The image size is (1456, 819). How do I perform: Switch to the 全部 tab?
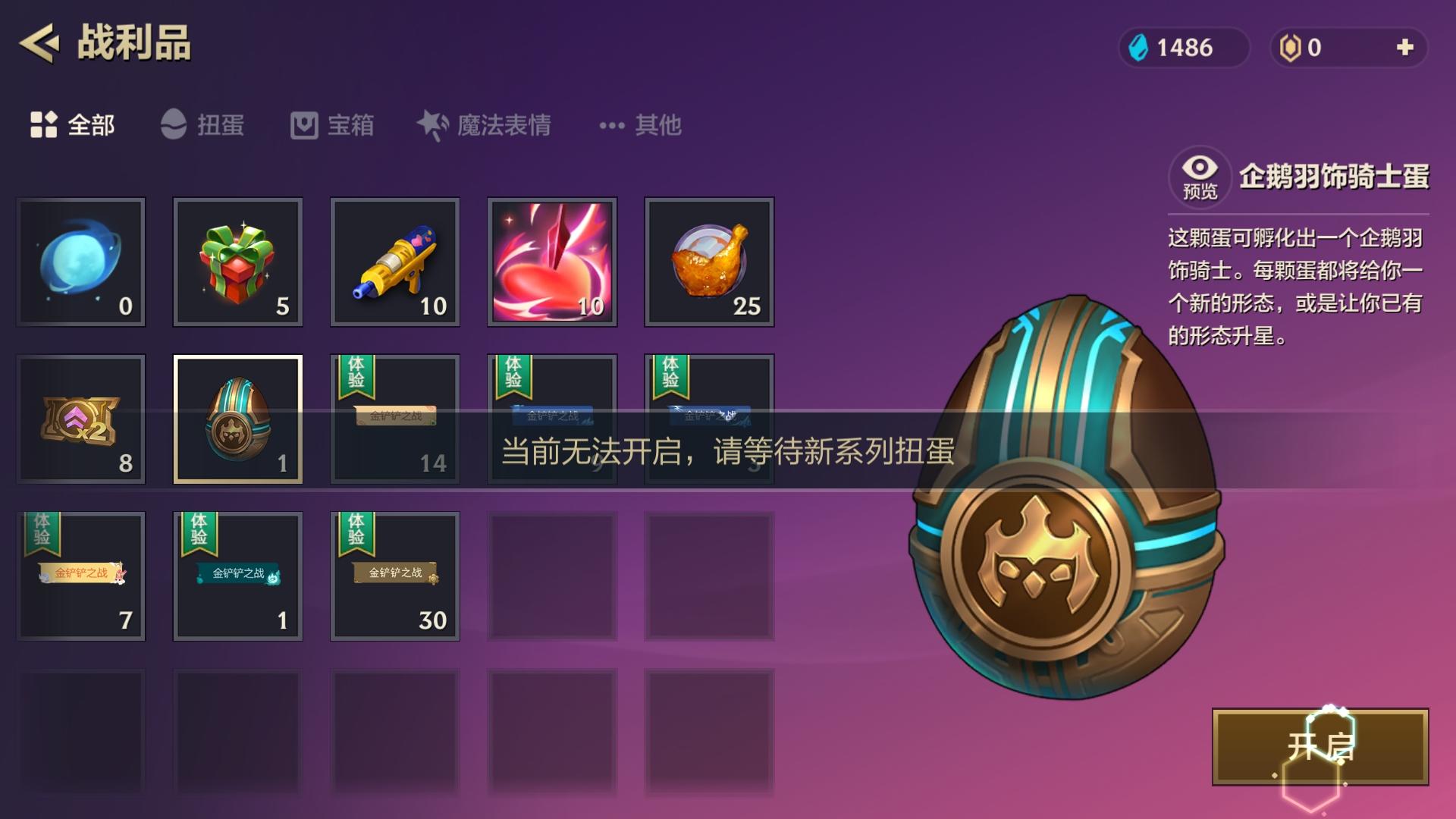coord(73,126)
